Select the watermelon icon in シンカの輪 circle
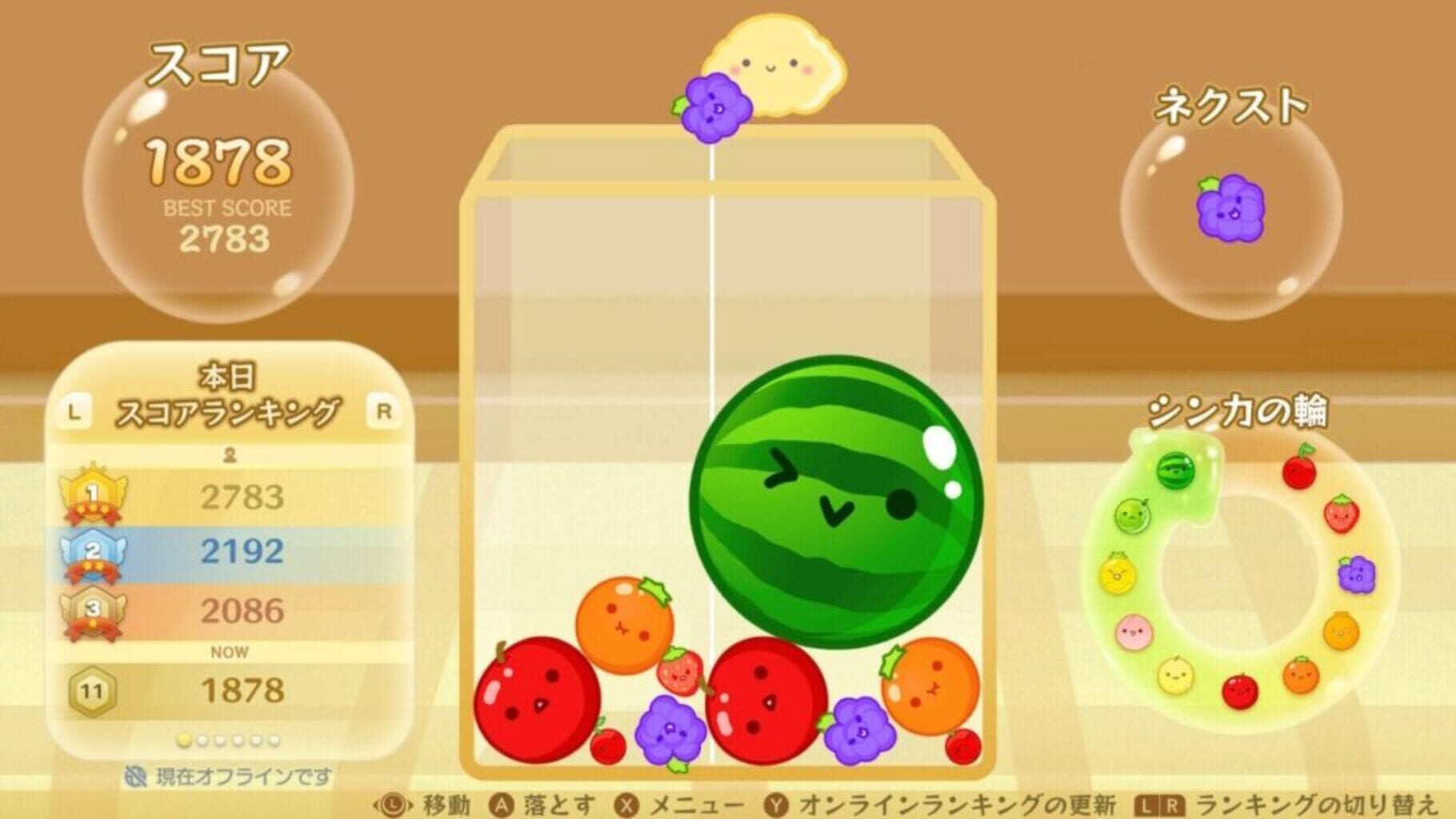The width and height of the screenshot is (1456, 819). [x=1175, y=473]
